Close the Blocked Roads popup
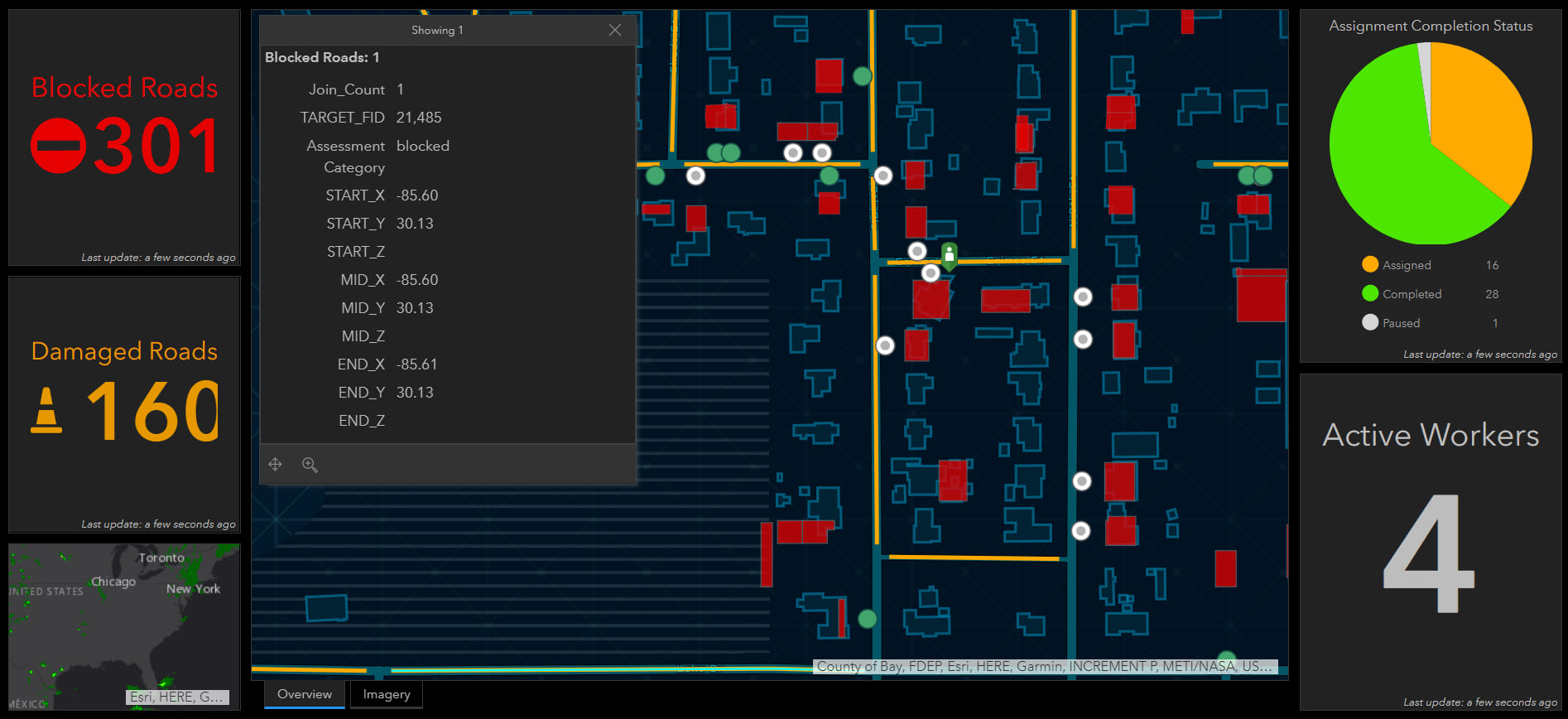The width and height of the screenshot is (1568, 719). coord(614,30)
